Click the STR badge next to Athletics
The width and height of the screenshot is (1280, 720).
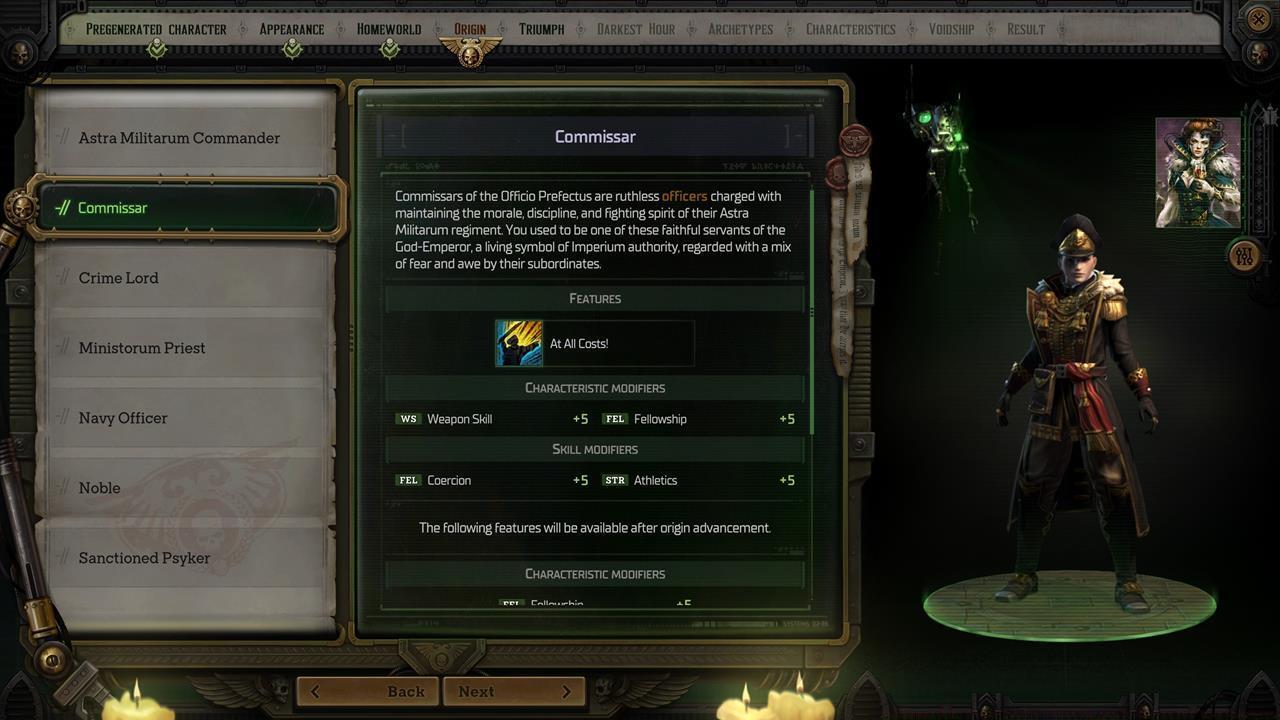point(617,480)
